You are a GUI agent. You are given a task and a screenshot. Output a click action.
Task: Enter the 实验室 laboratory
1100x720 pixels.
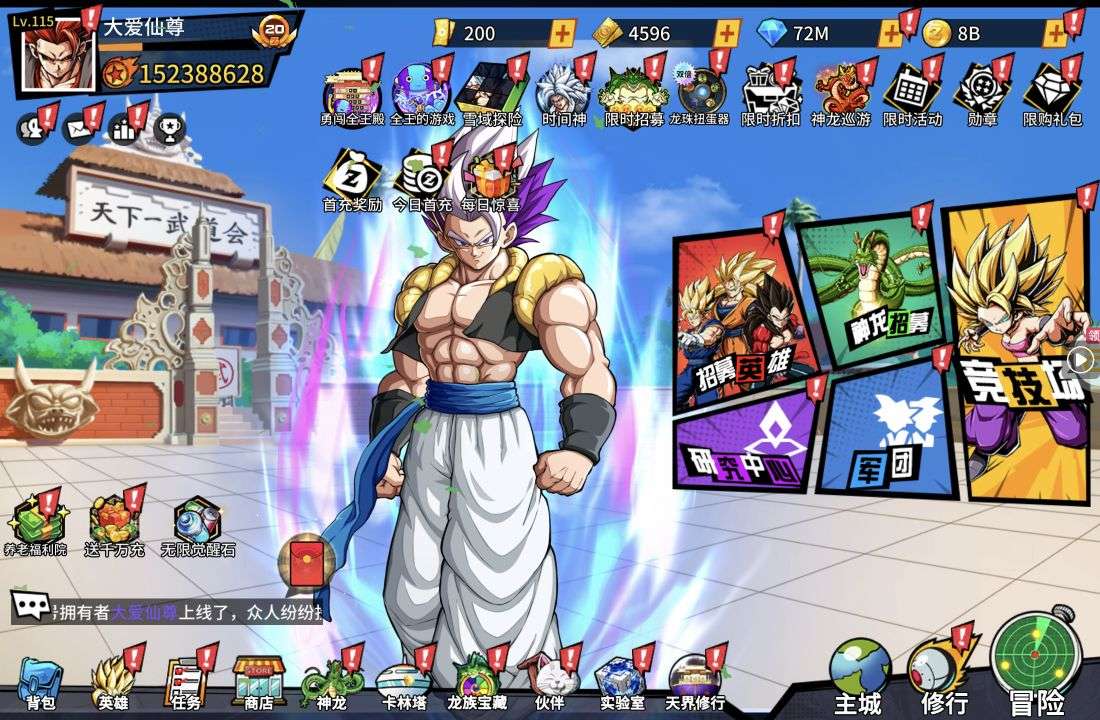pyautogui.click(x=622, y=683)
